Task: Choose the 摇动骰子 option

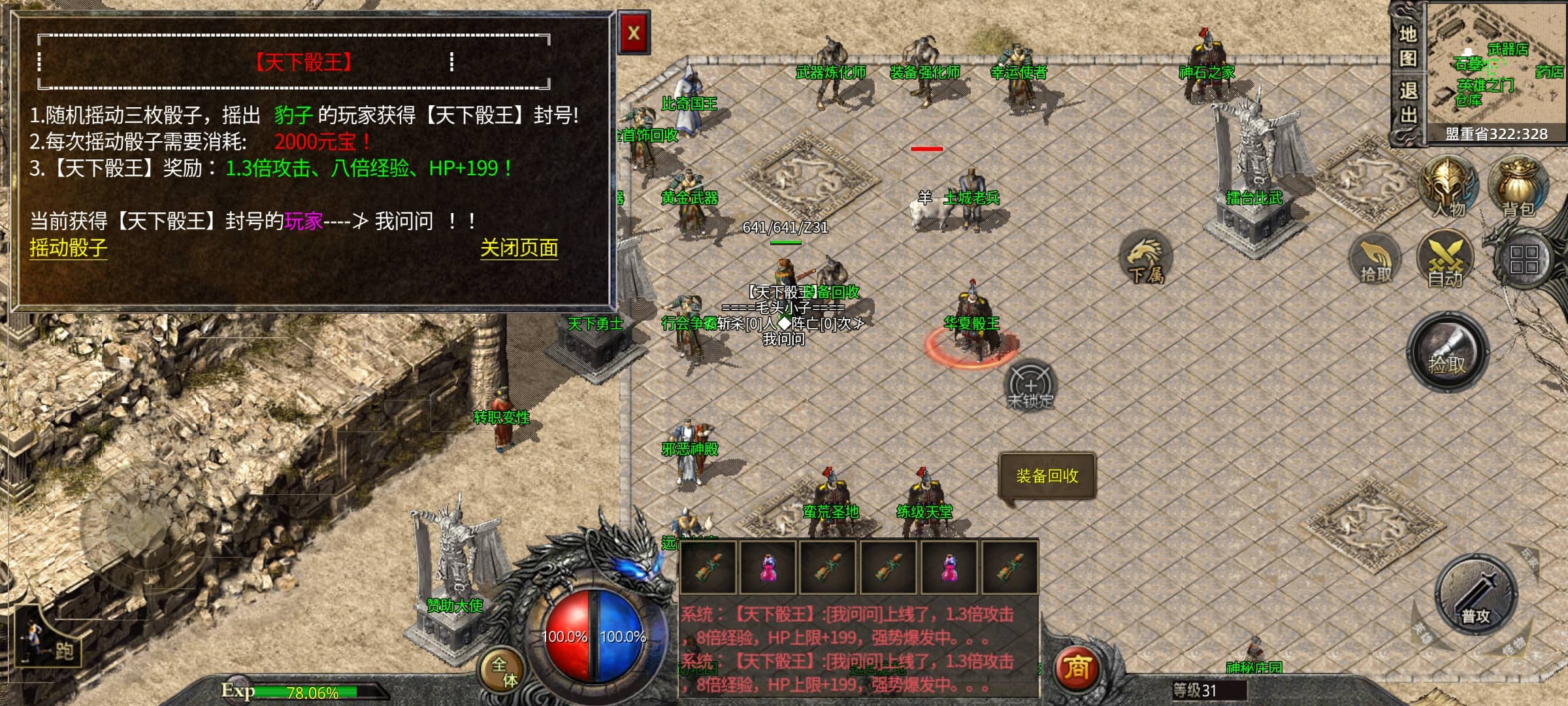Action: 68,248
